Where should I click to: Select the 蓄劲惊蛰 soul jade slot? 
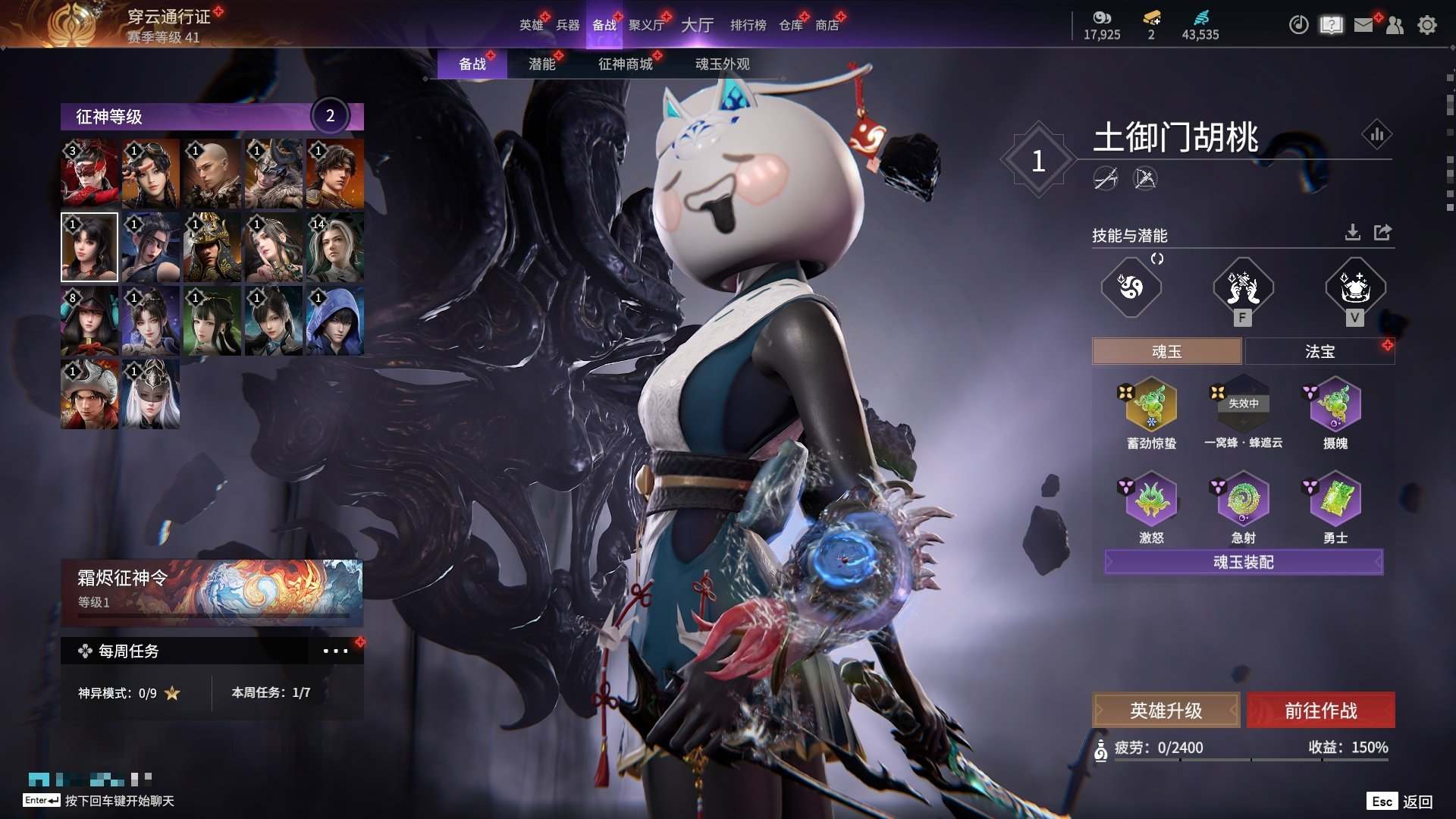[x=1151, y=406]
